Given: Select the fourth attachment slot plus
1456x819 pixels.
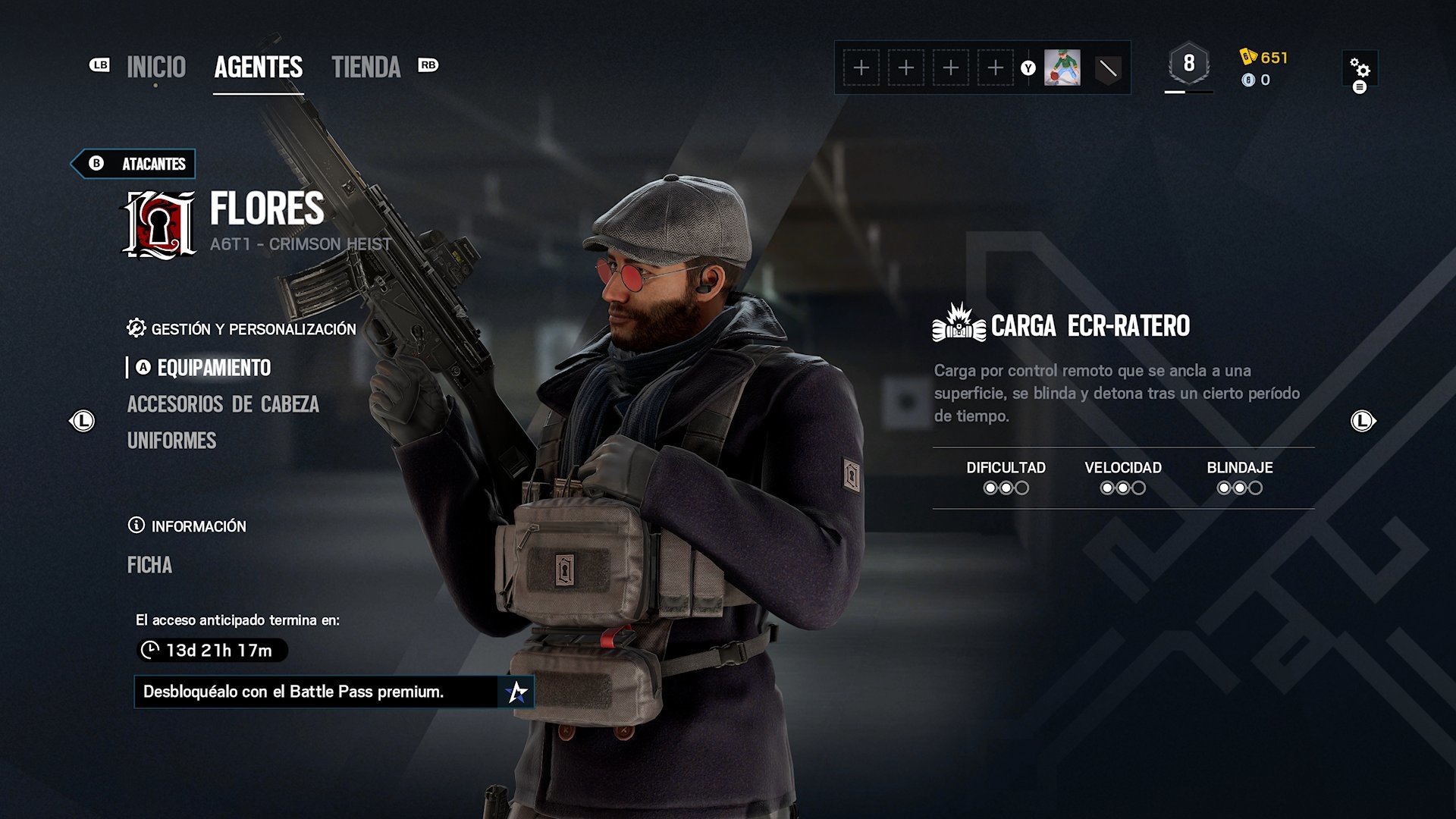Looking at the screenshot, I should pyautogui.click(x=996, y=68).
